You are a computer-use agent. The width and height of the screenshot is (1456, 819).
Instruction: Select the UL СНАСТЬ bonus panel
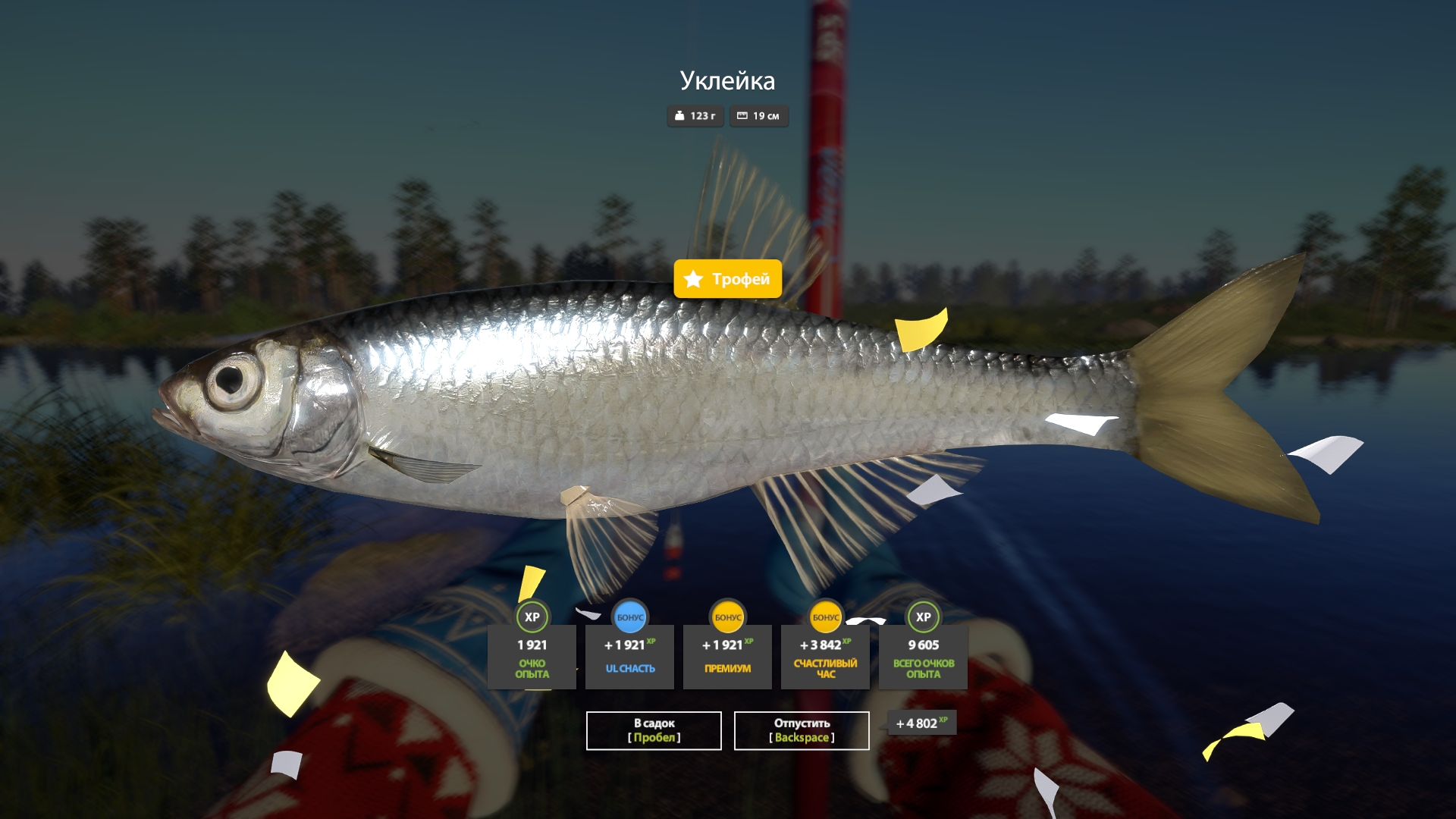pyautogui.click(x=629, y=657)
